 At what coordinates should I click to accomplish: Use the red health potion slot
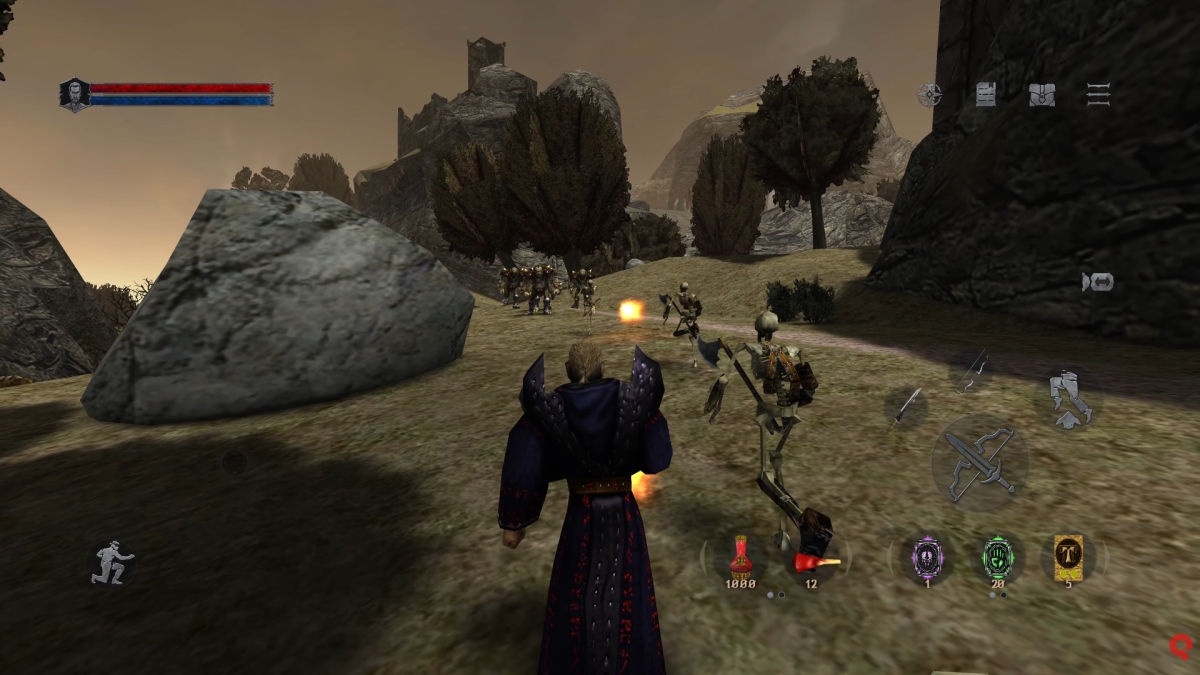[741, 556]
